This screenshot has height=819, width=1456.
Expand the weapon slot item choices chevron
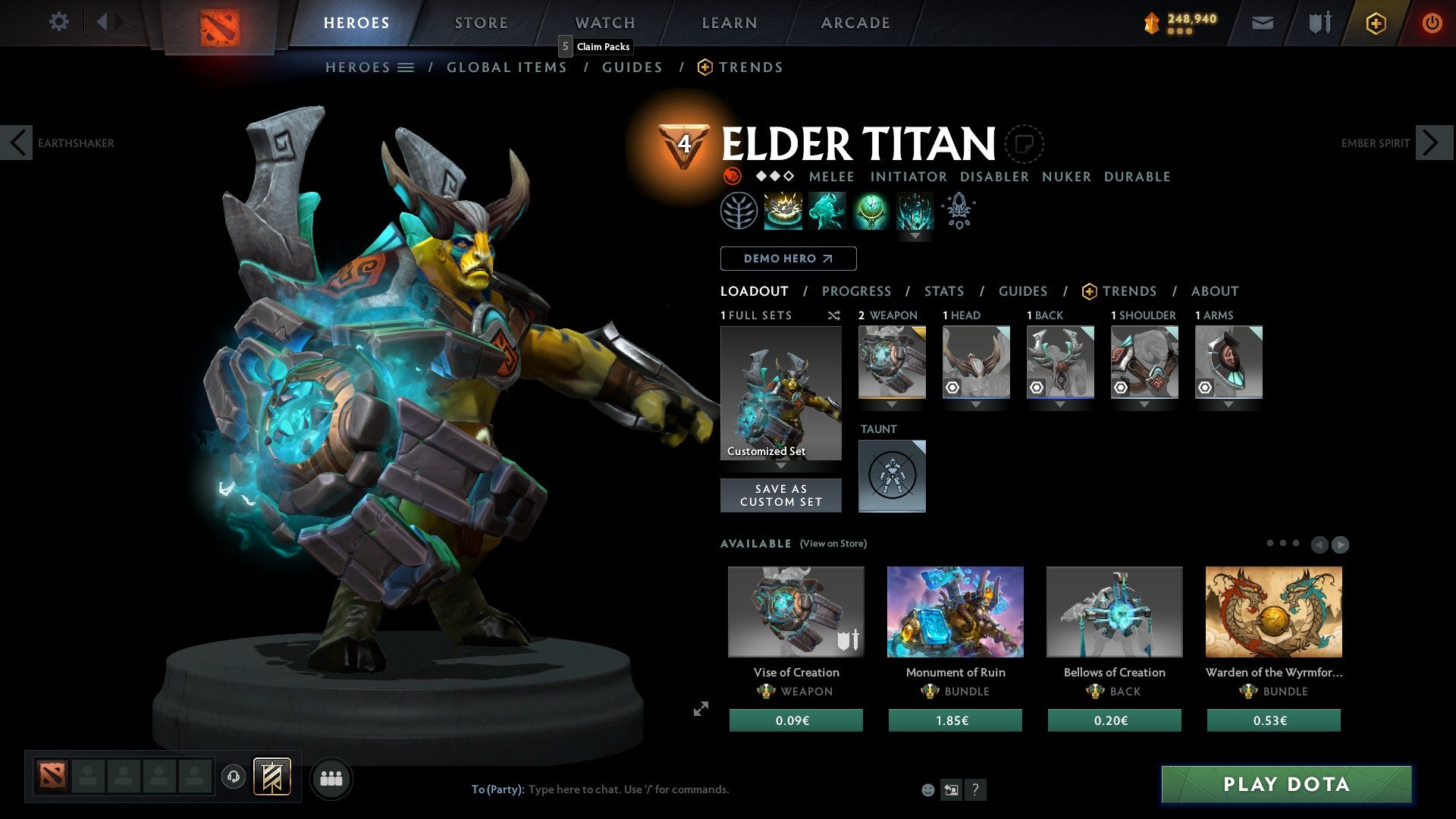tap(893, 404)
